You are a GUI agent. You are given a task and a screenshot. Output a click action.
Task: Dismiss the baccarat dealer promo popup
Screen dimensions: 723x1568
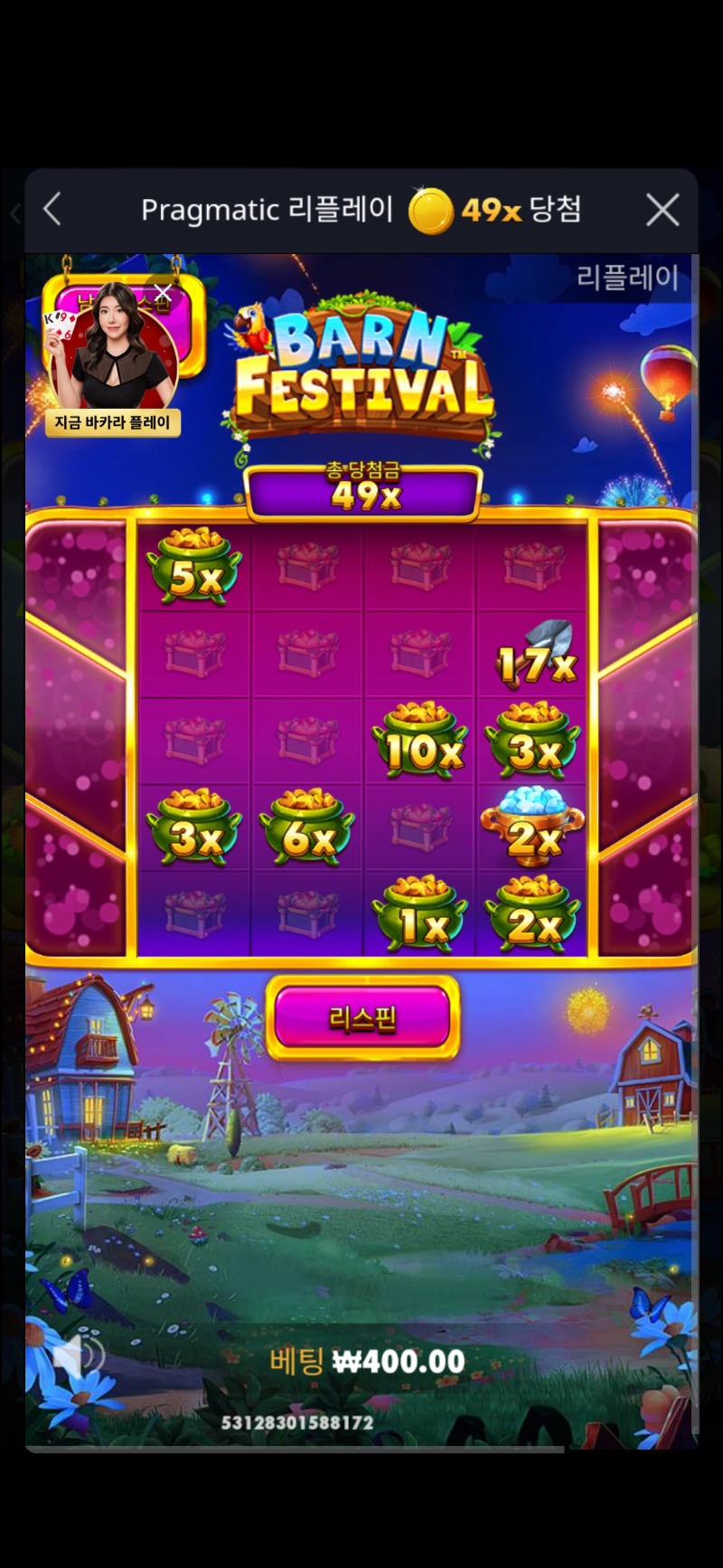click(163, 291)
